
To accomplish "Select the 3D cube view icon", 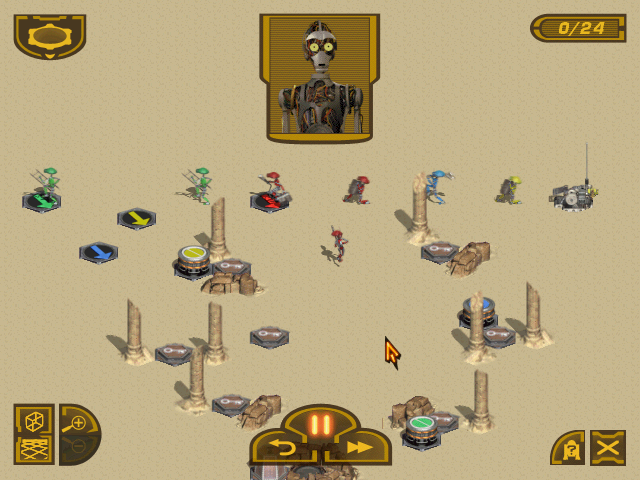I will pyautogui.click(x=33, y=419).
